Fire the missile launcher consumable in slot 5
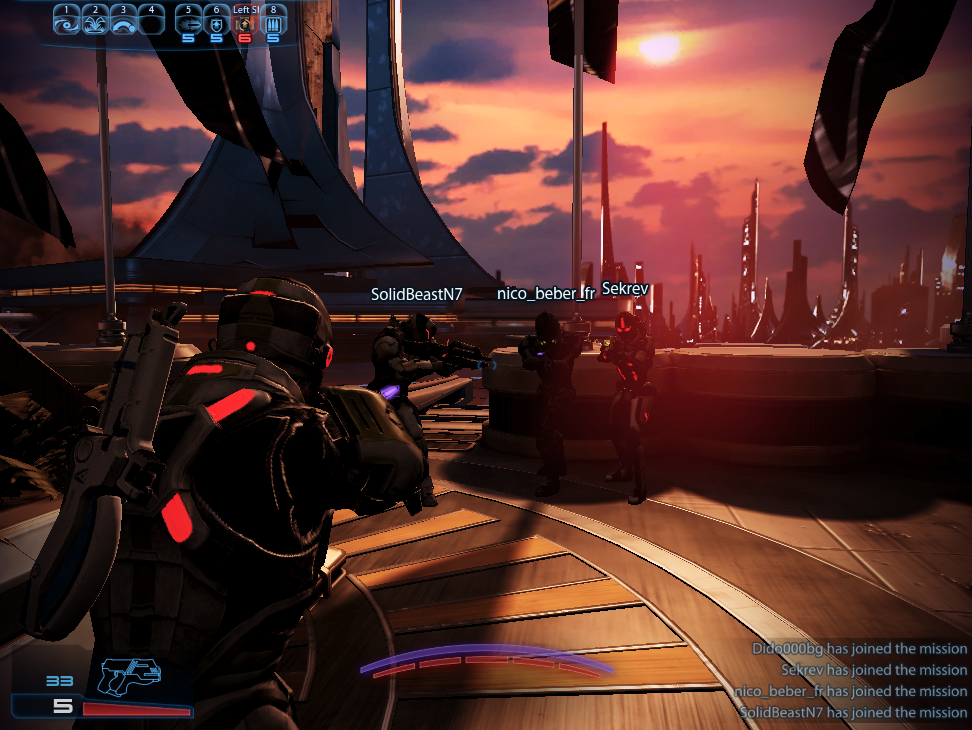 pos(187,22)
